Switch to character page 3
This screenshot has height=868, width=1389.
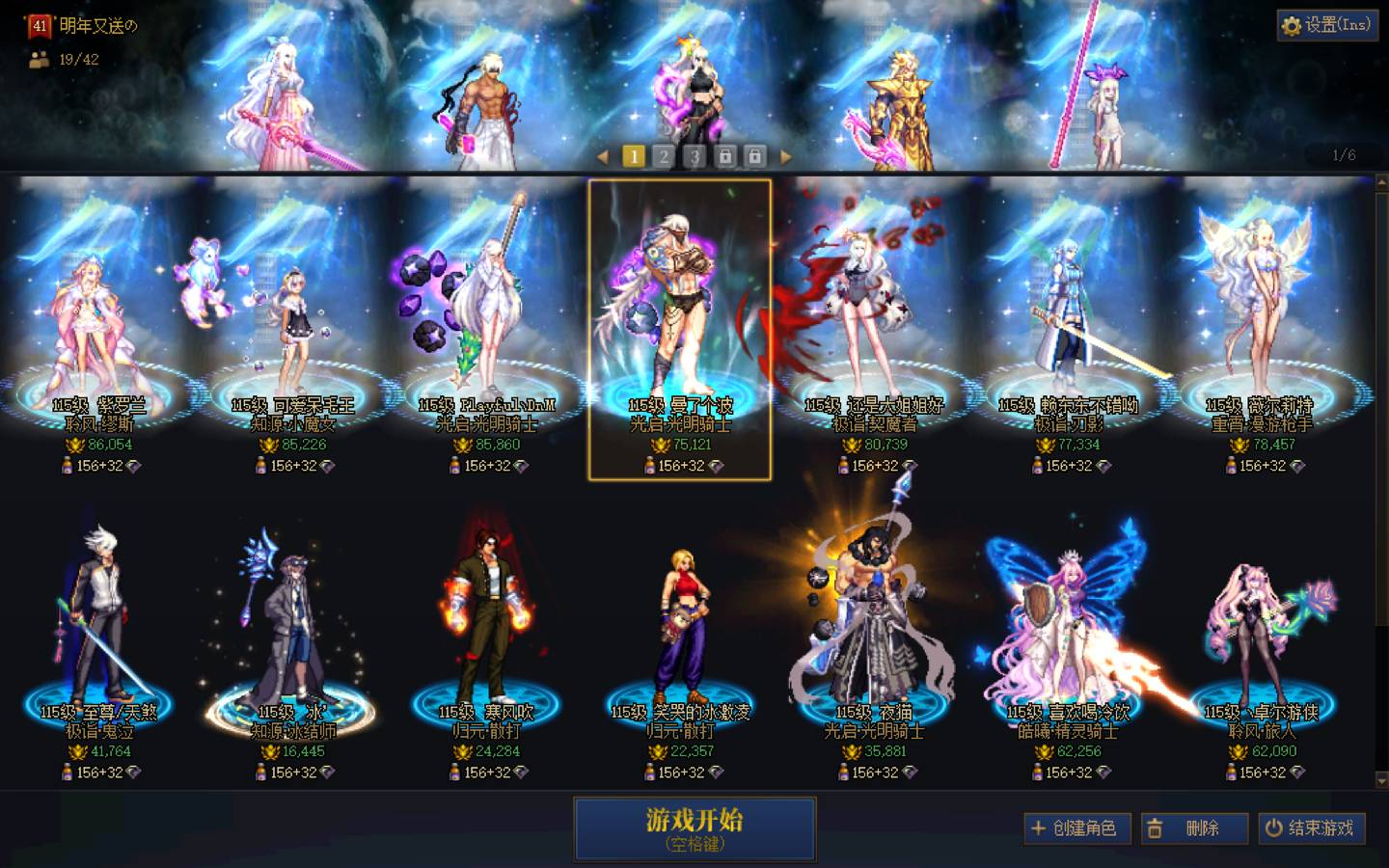694,155
